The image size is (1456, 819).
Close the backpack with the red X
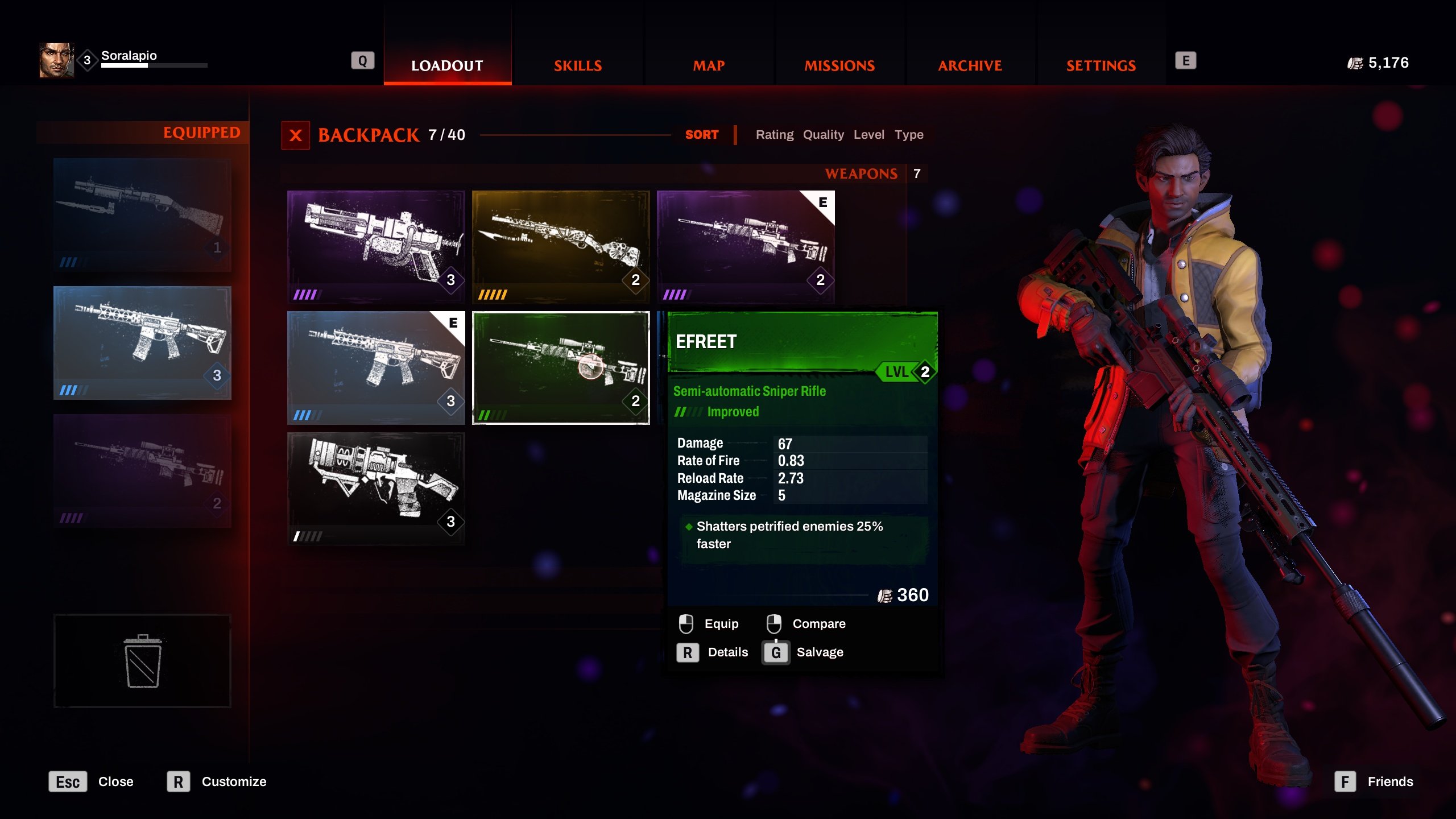click(x=296, y=135)
